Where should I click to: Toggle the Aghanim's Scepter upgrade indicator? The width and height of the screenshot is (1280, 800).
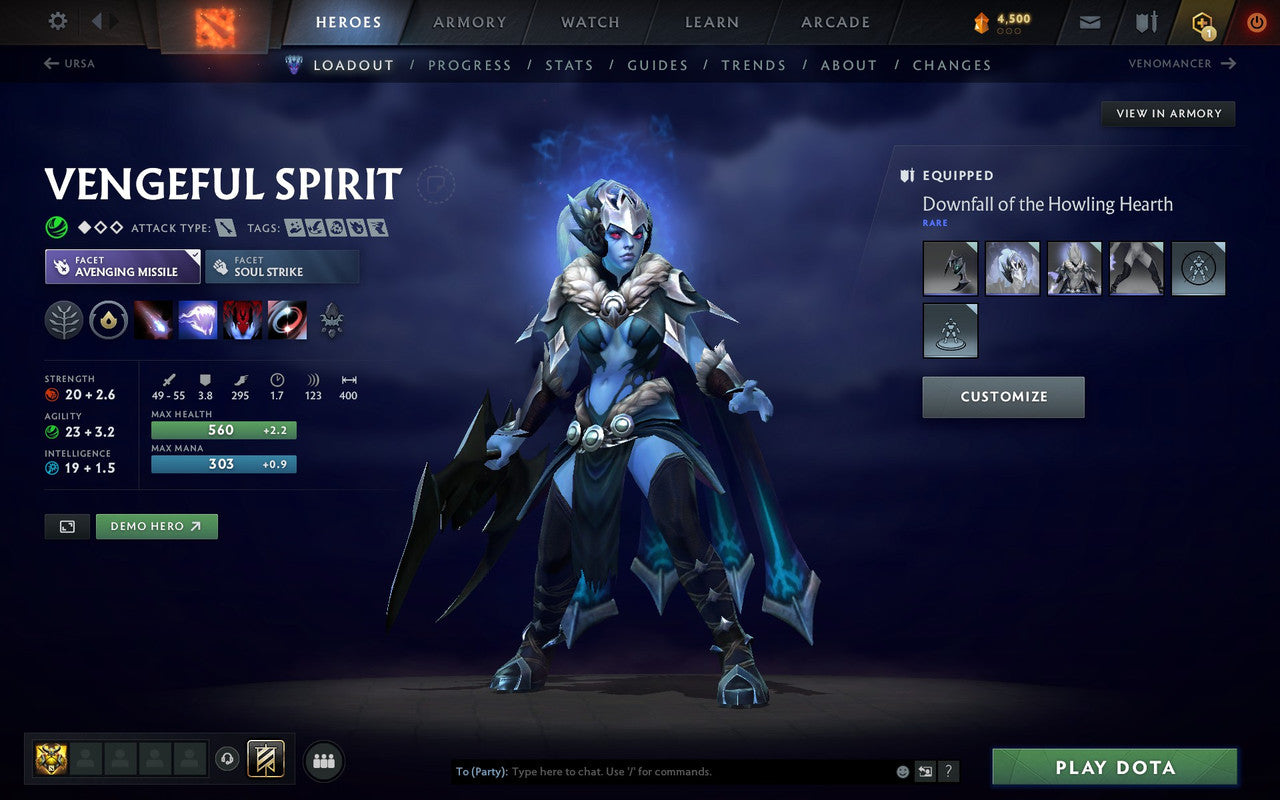(x=108, y=320)
